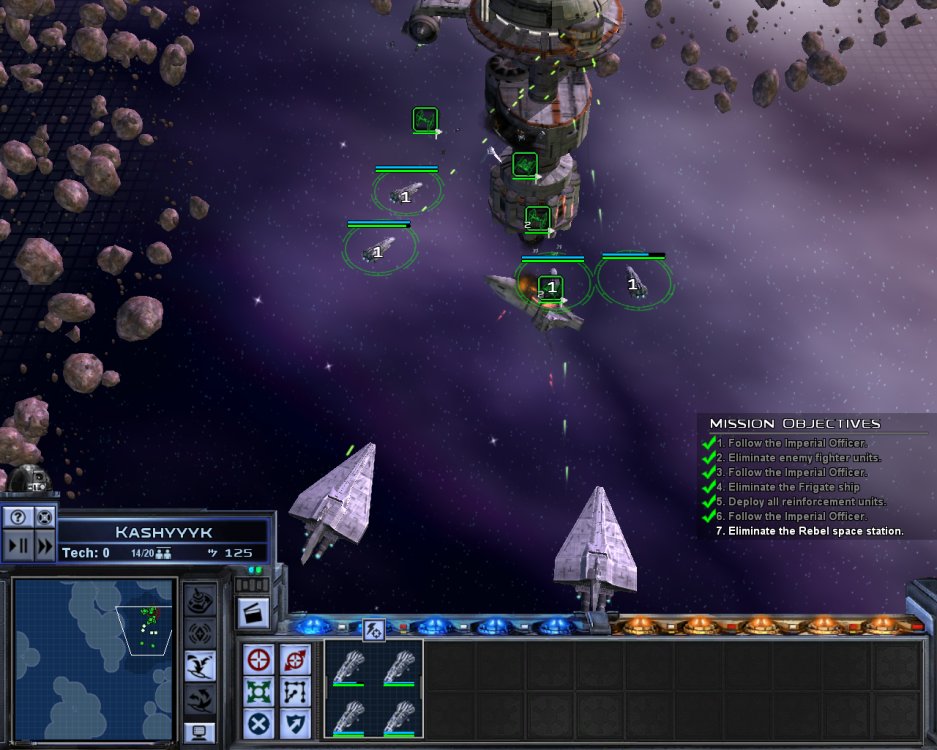Screen dimensions: 937x750
Task: Click the computer monitor icon below minimap
Action: click(x=200, y=732)
